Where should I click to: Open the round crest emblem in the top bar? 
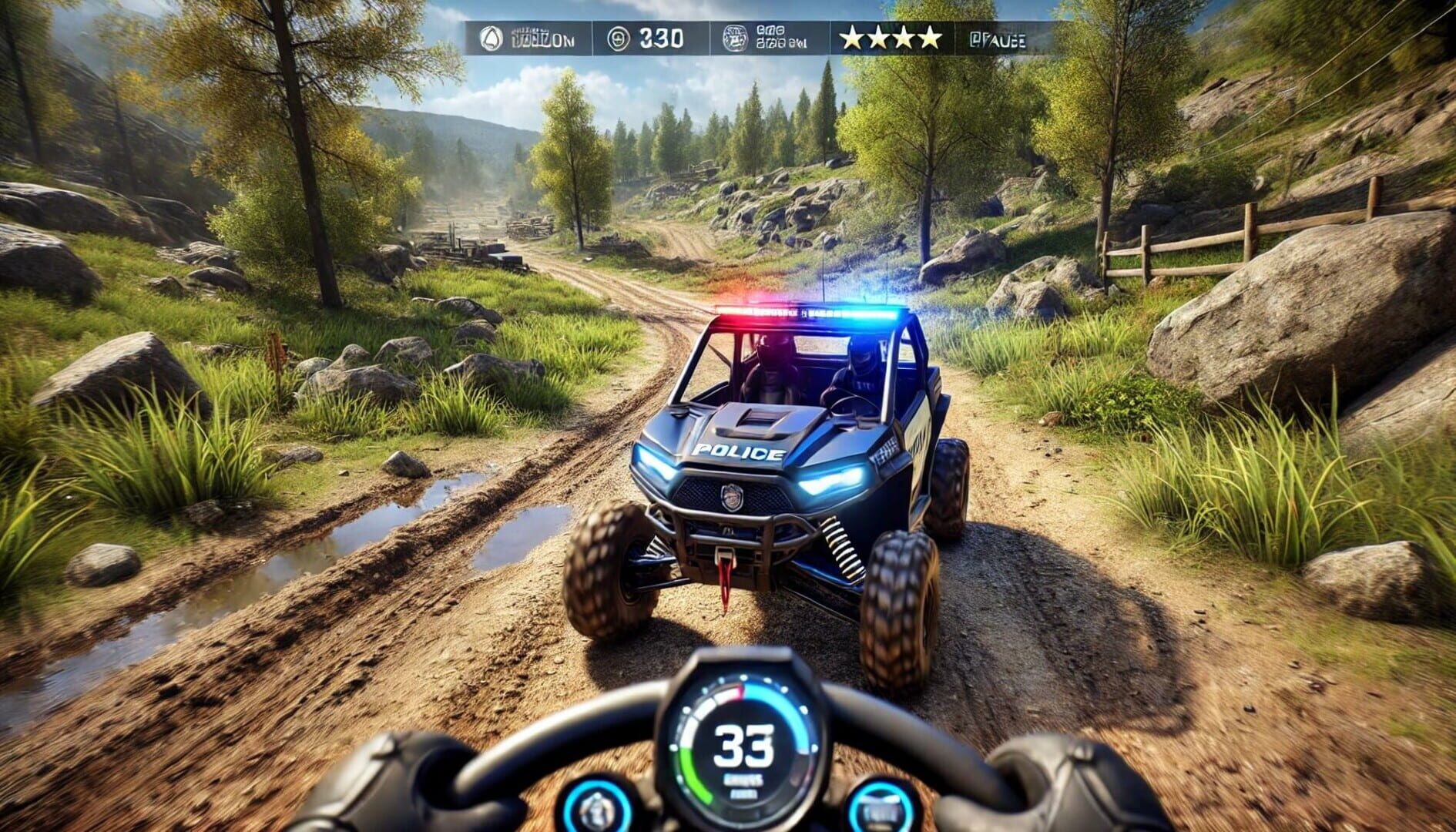coord(734,38)
